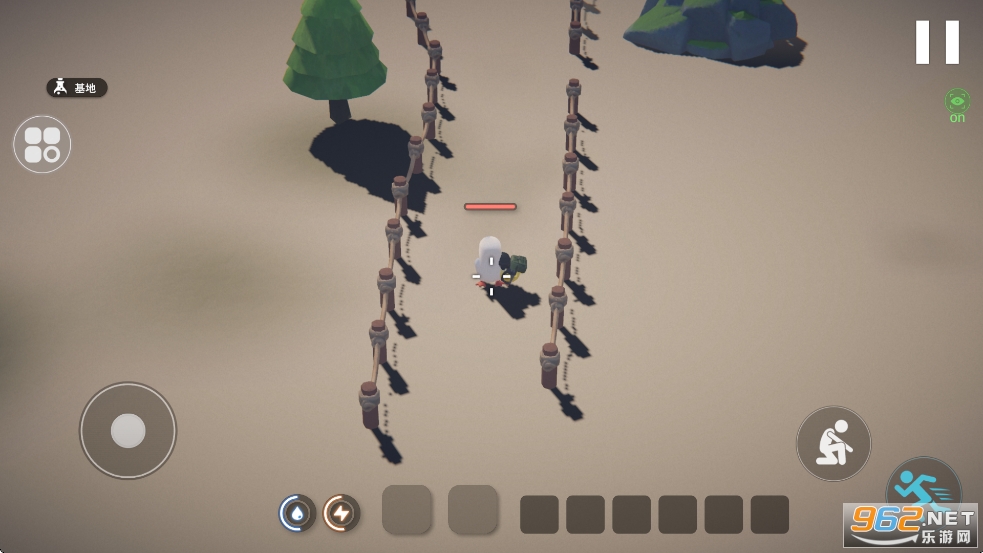Tap the 基地 base label
This screenshot has width=983, height=553.
pos(77,88)
